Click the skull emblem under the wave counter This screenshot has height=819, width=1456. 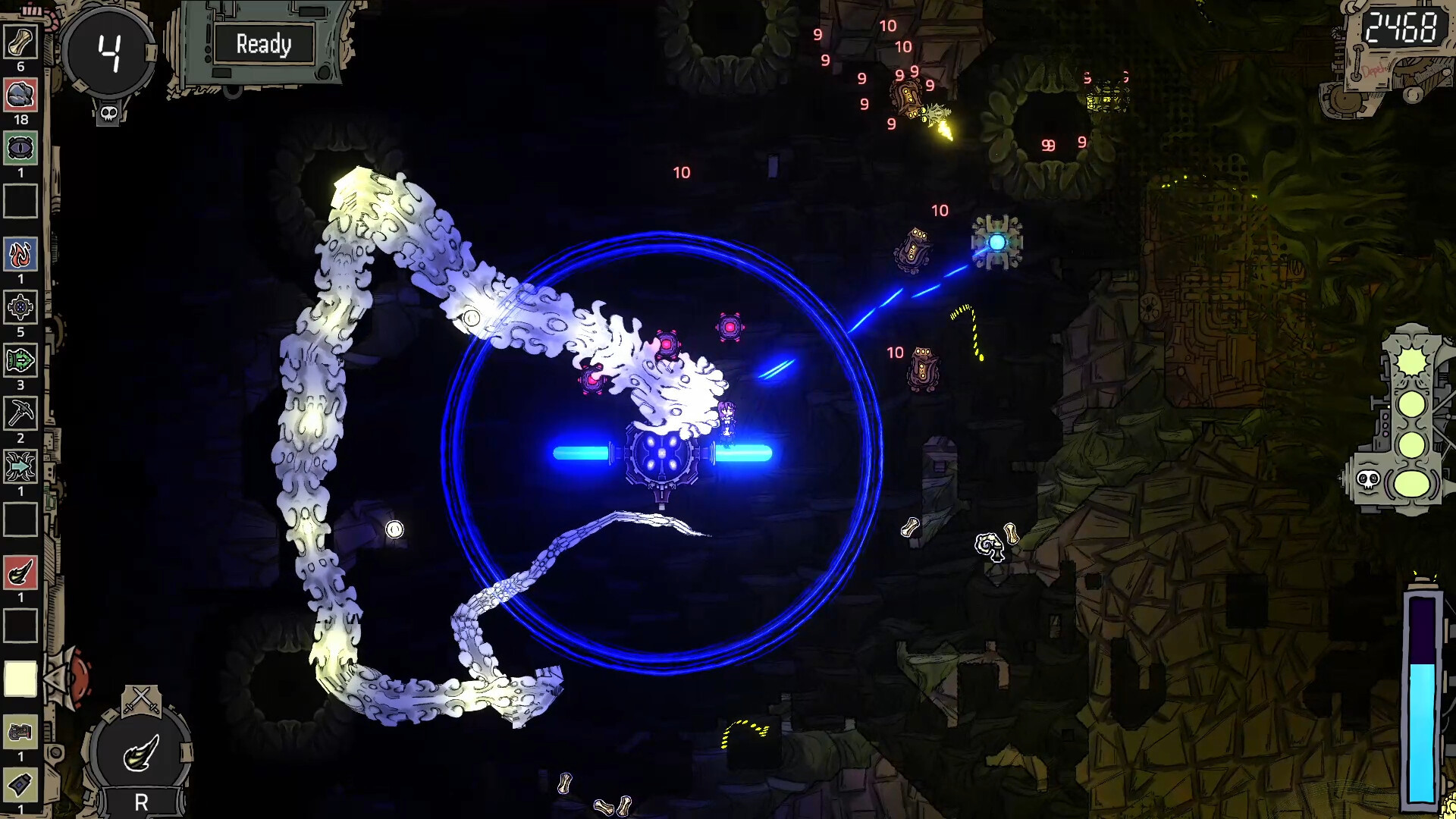tap(108, 114)
